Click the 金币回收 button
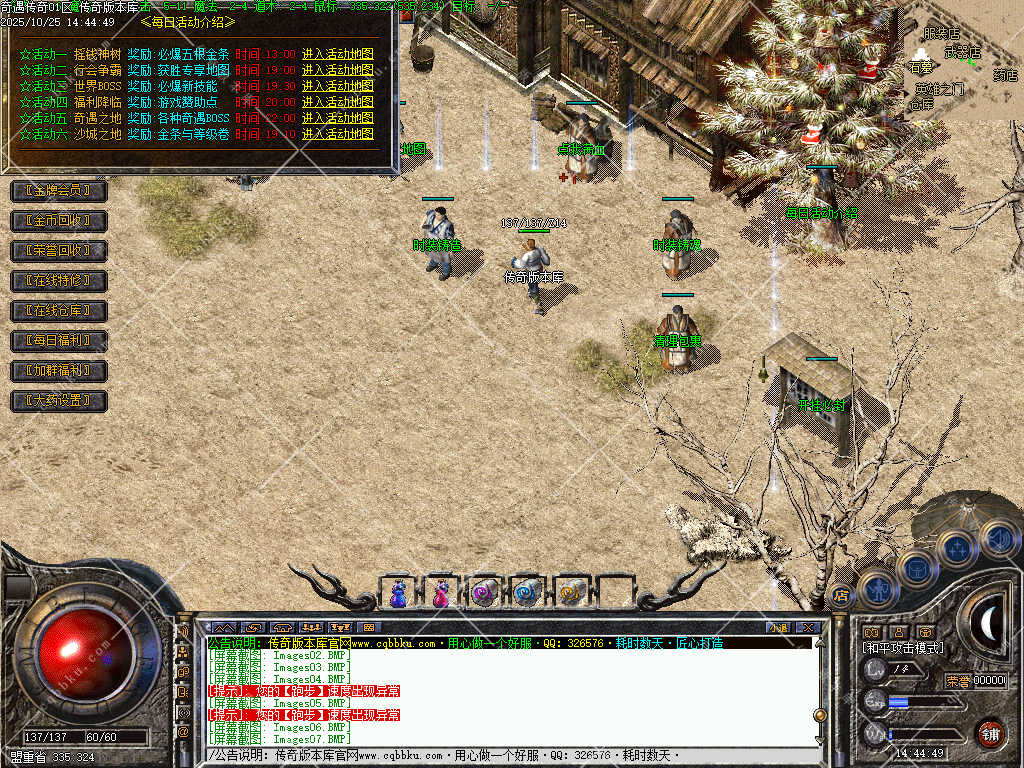The width and height of the screenshot is (1024, 768). pos(58,220)
